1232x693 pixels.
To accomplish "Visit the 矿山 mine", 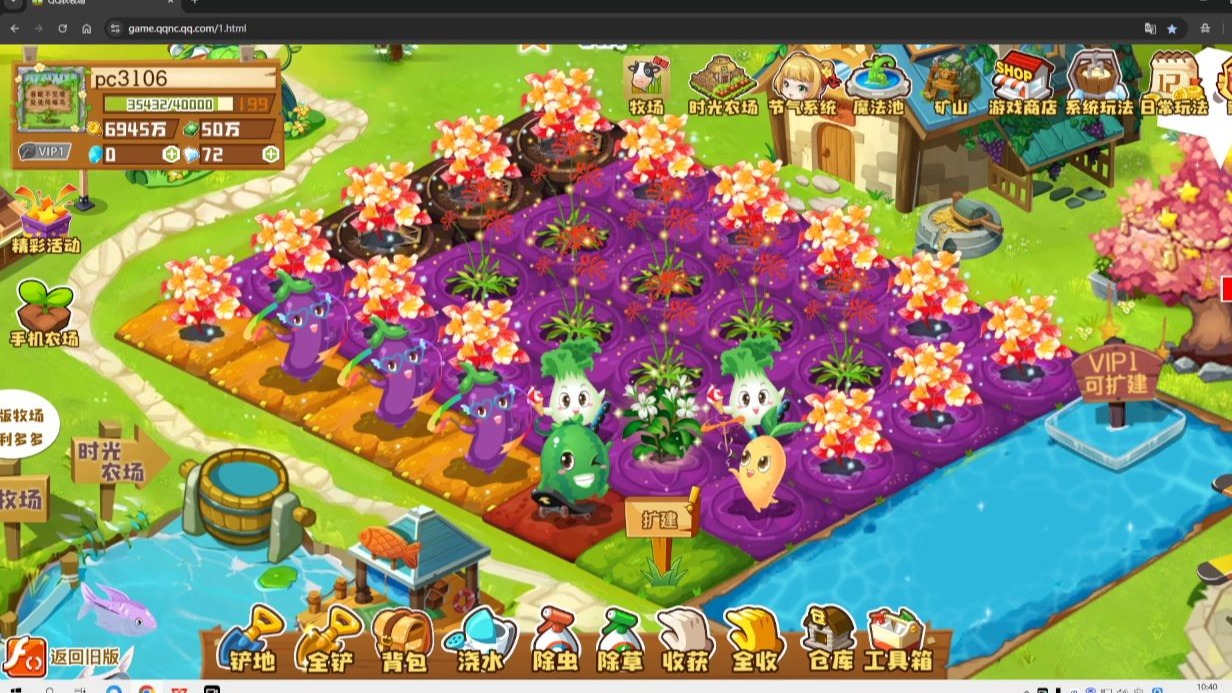I will (x=948, y=84).
